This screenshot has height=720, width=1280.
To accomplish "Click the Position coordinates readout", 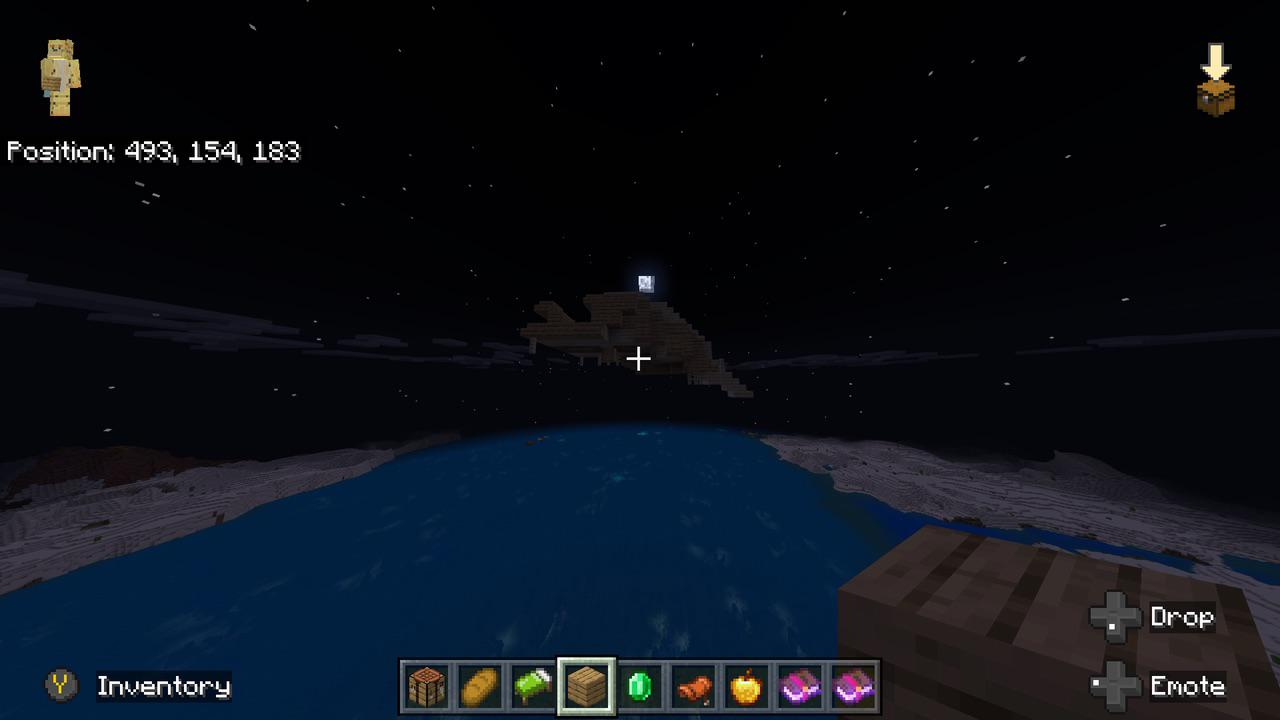I will (153, 152).
